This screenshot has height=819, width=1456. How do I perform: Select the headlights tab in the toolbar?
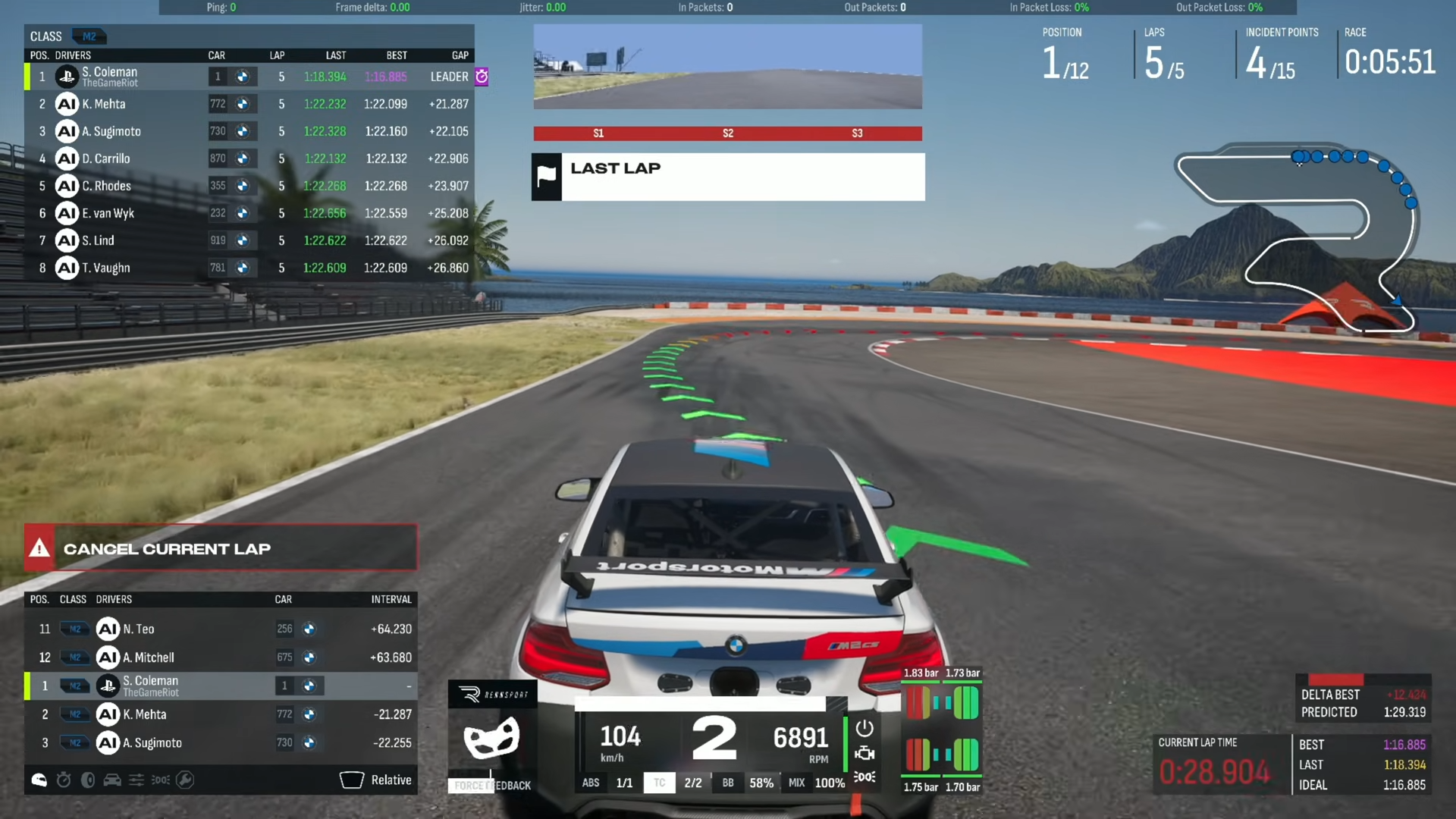(x=160, y=780)
